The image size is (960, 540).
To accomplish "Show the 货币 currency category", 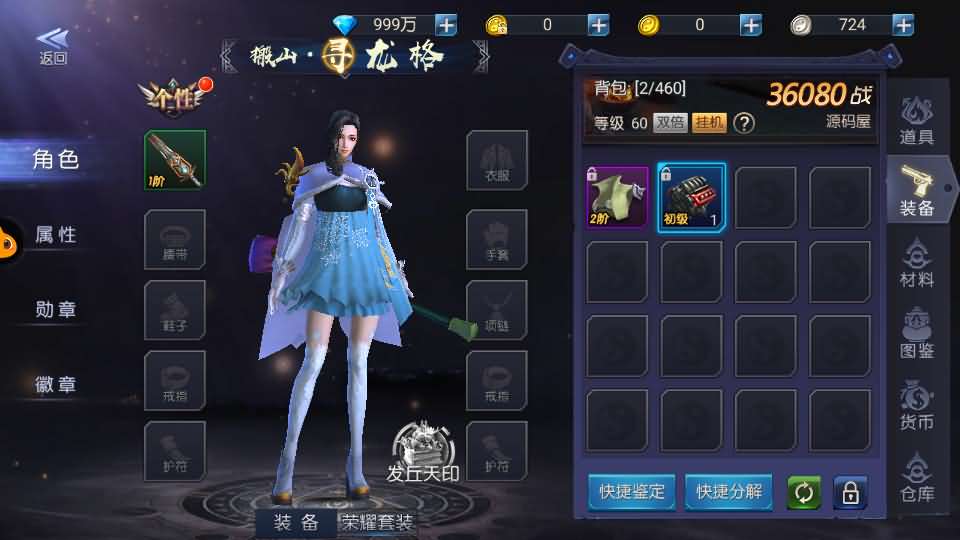I will [x=916, y=405].
